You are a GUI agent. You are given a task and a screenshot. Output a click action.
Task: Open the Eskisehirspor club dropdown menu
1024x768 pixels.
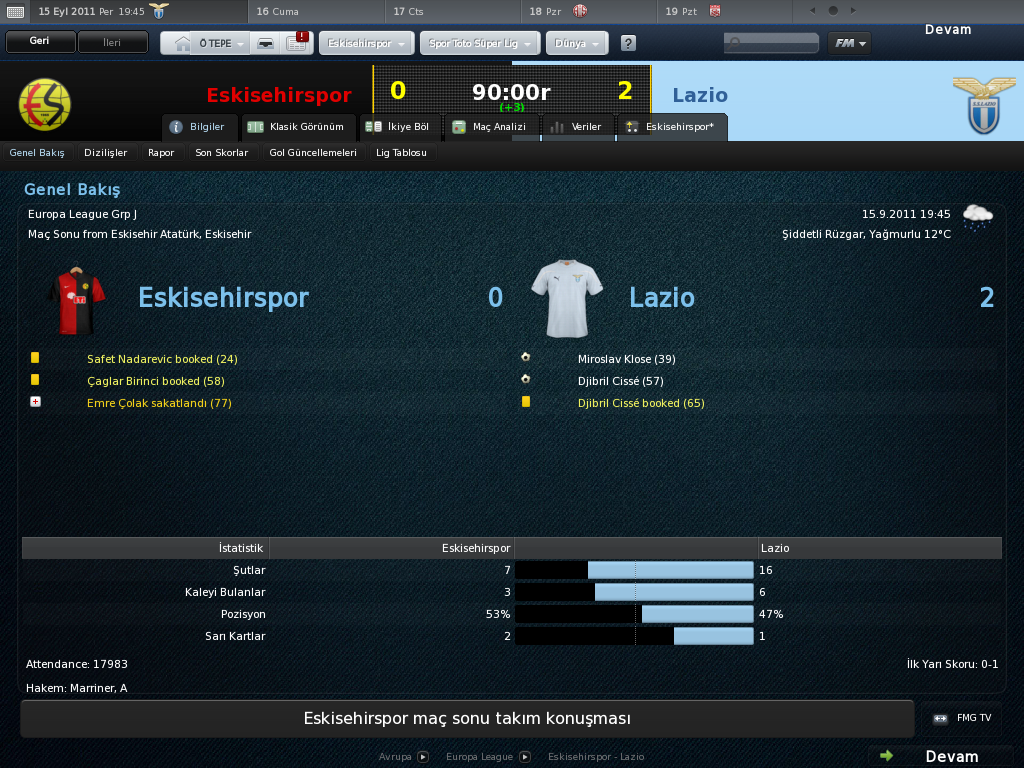367,45
